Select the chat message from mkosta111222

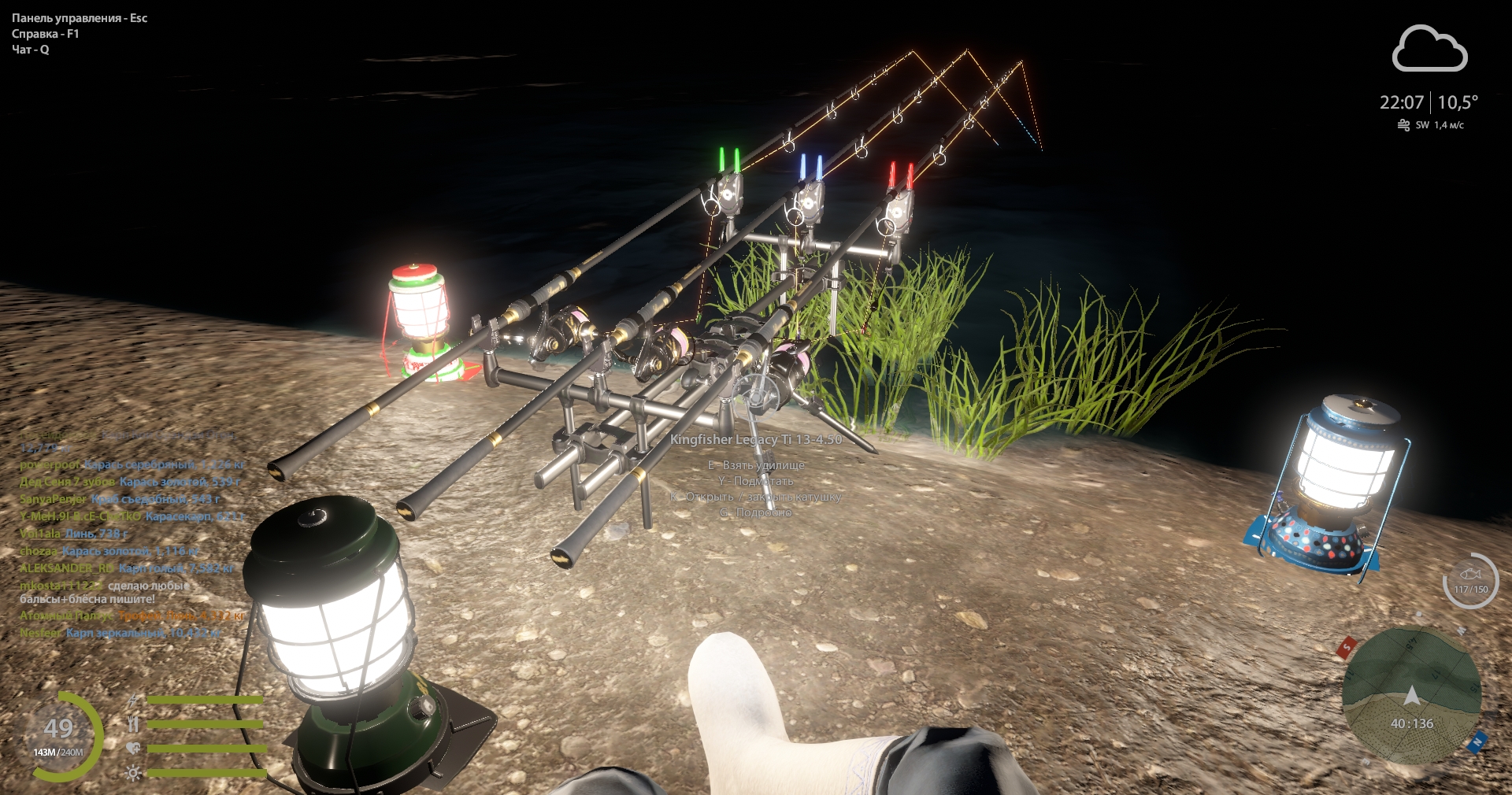point(102,592)
